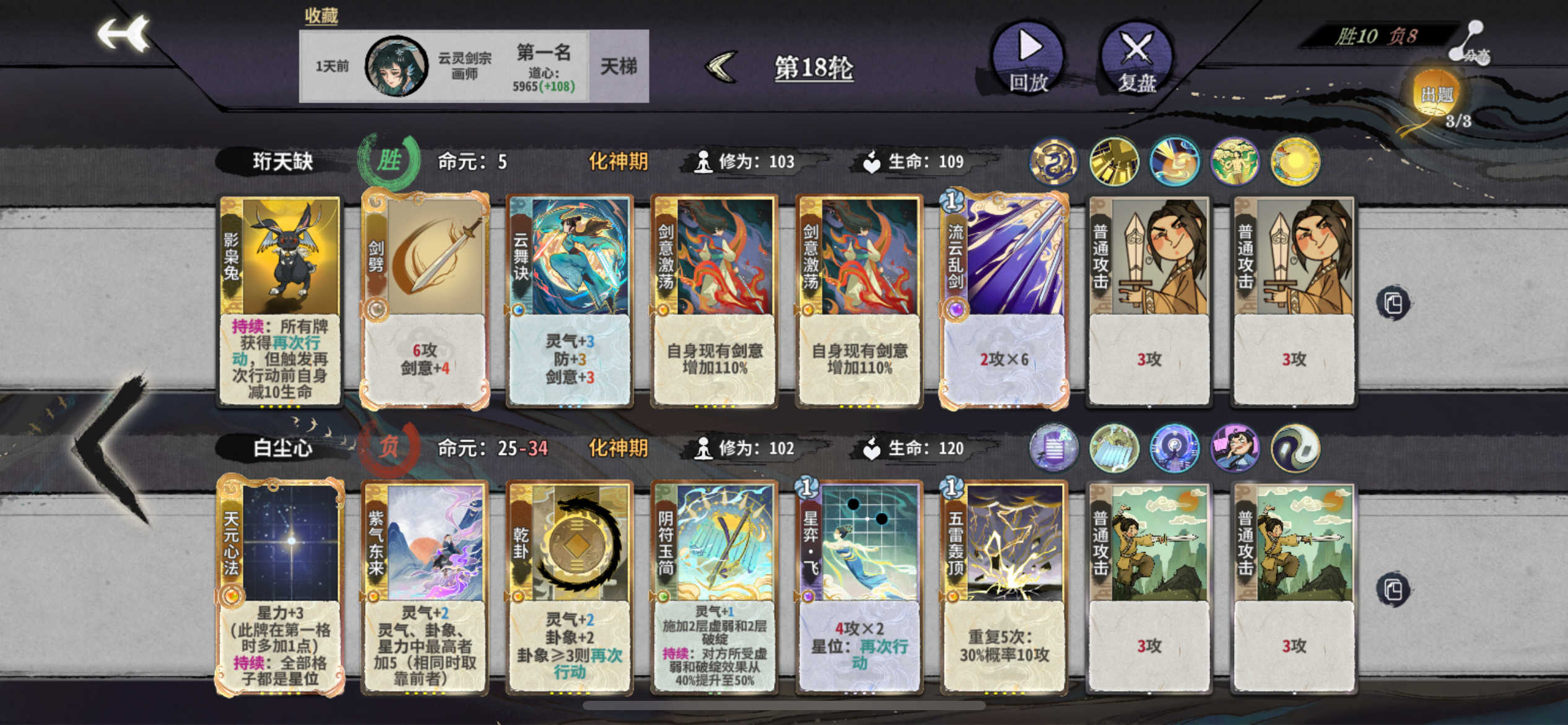Screen dimensions: 1568x725
Task: Open the golden swords buff icon in top row
Action: (1114, 161)
